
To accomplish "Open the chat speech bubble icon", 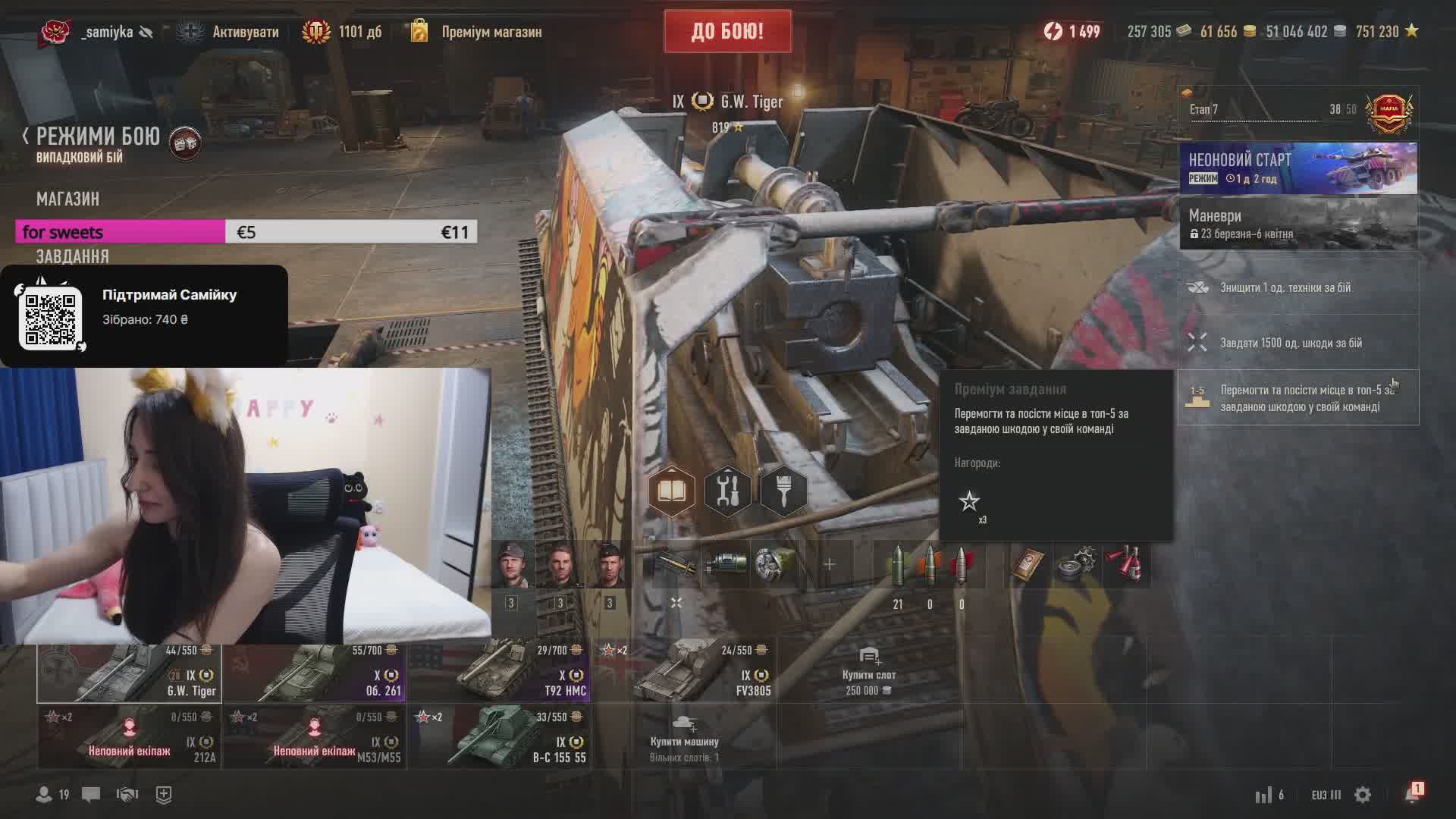I will 91,795.
